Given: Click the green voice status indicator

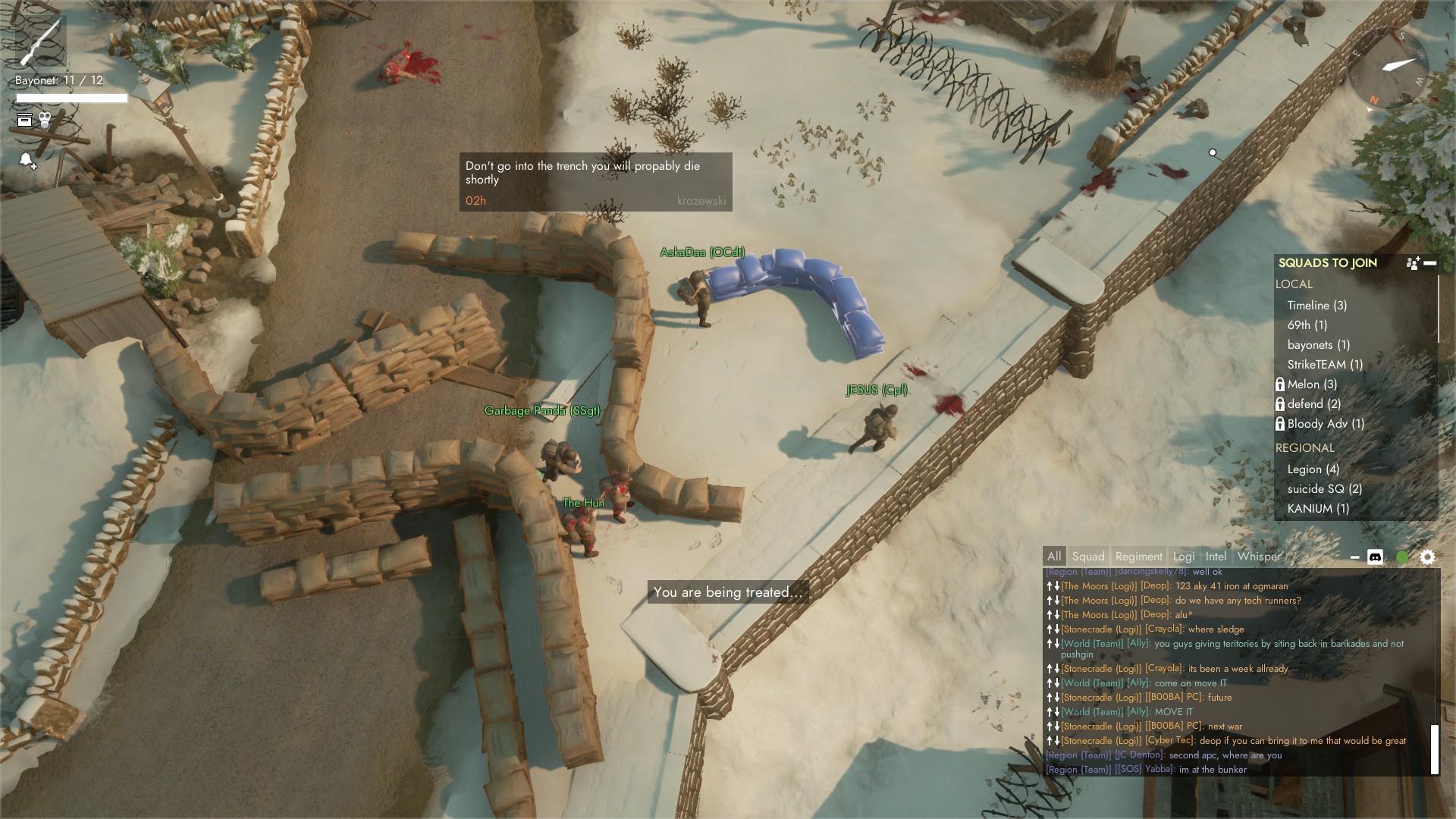Looking at the screenshot, I should click(1402, 556).
